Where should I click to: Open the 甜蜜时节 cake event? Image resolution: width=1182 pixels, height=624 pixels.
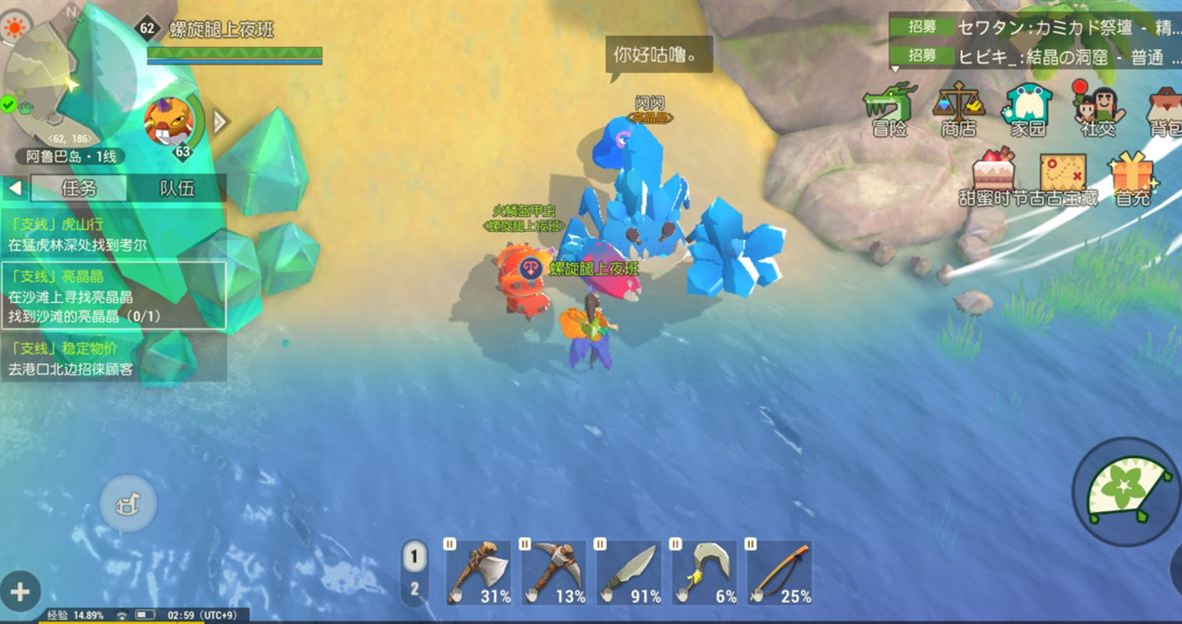[x=993, y=176]
